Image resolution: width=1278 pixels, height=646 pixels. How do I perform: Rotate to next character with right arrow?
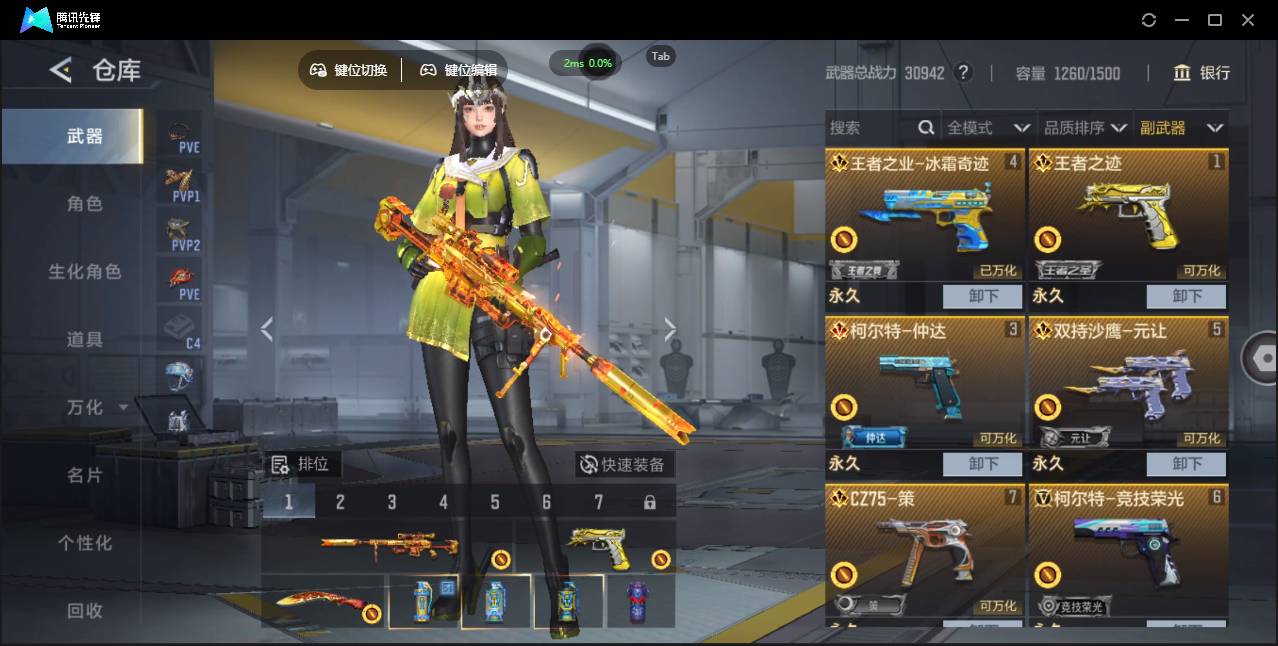tap(670, 330)
